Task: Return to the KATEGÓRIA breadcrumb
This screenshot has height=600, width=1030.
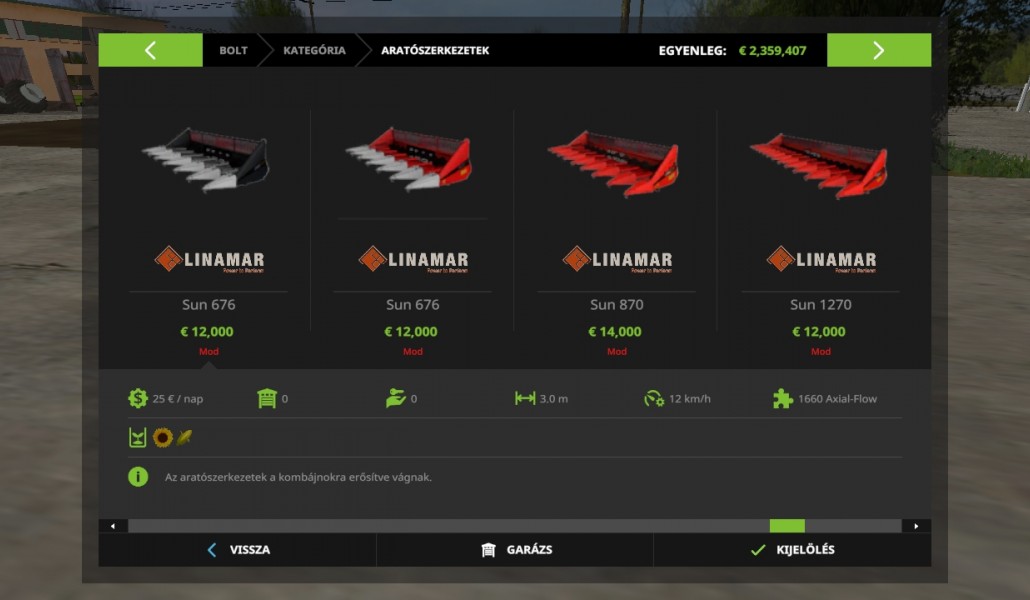Action: click(x=314, y=51)
